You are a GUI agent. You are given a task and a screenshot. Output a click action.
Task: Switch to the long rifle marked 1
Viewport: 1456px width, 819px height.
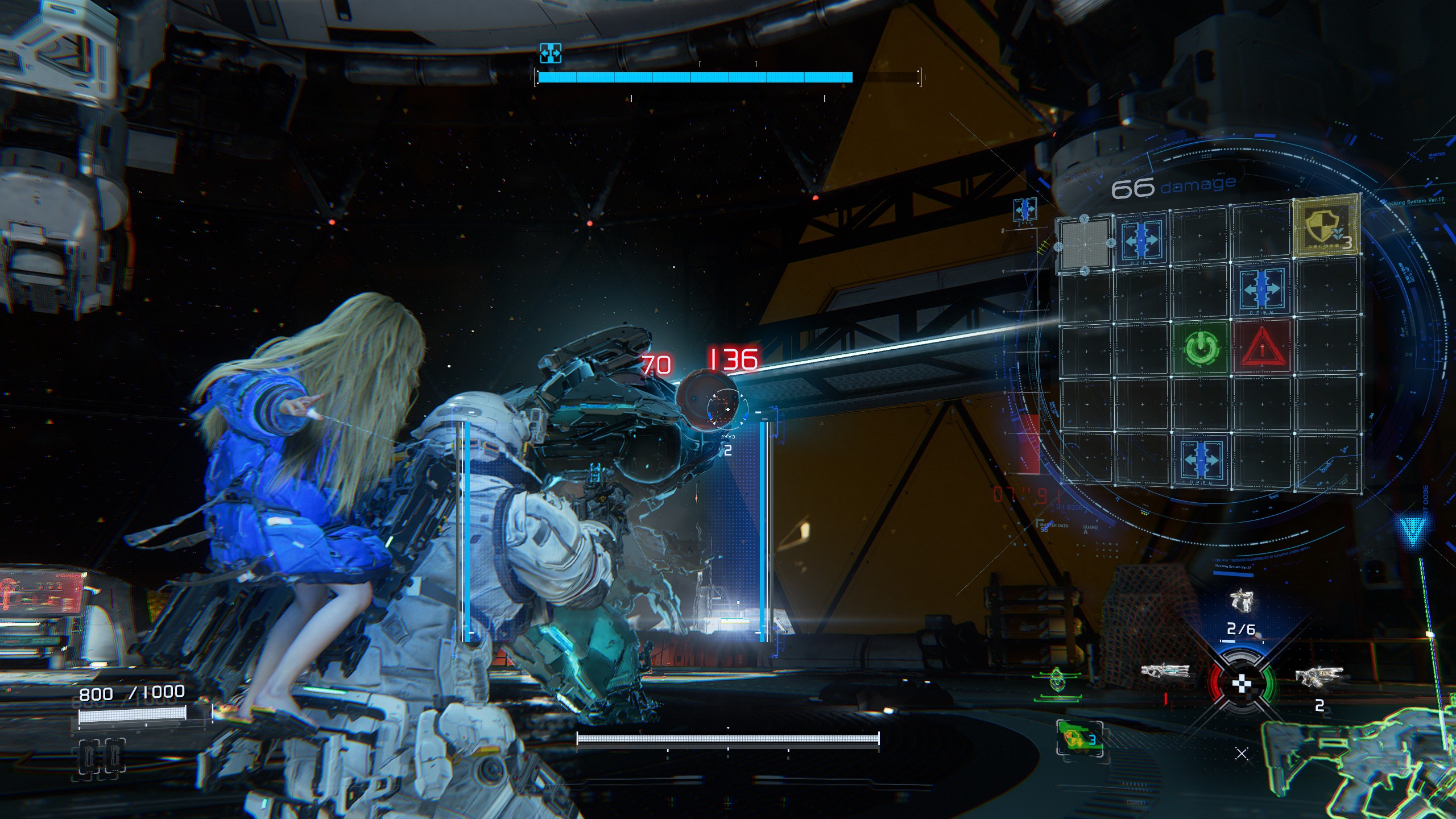click(1165, 672)
